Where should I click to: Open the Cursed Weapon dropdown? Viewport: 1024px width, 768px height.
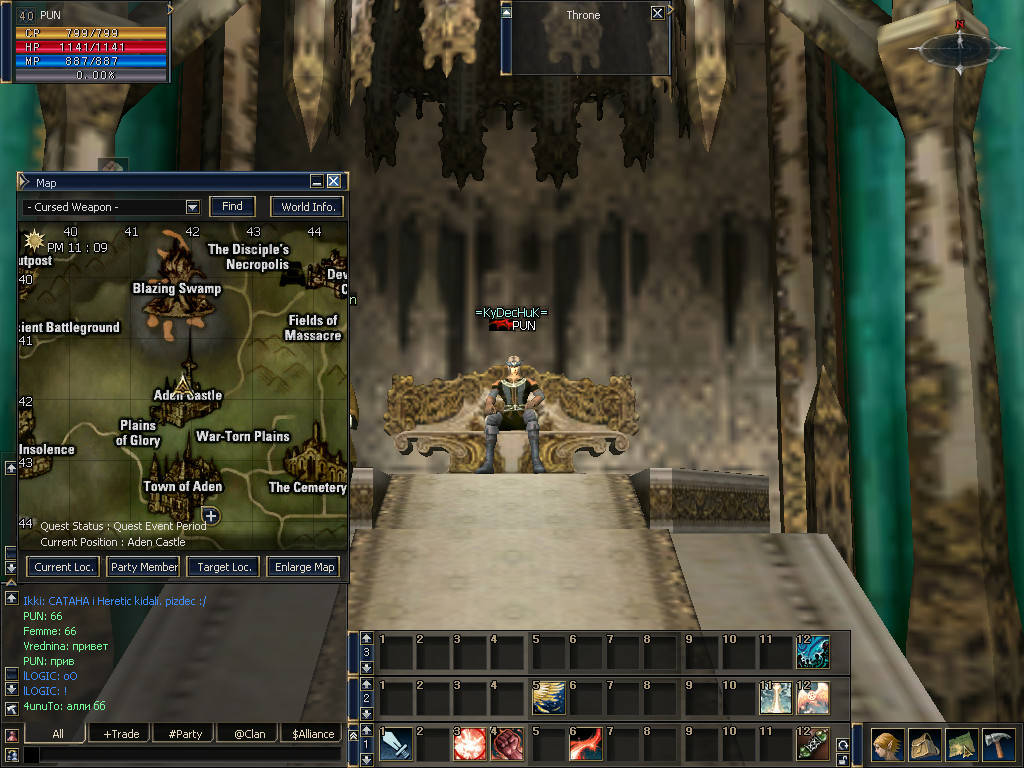[193, 207]
